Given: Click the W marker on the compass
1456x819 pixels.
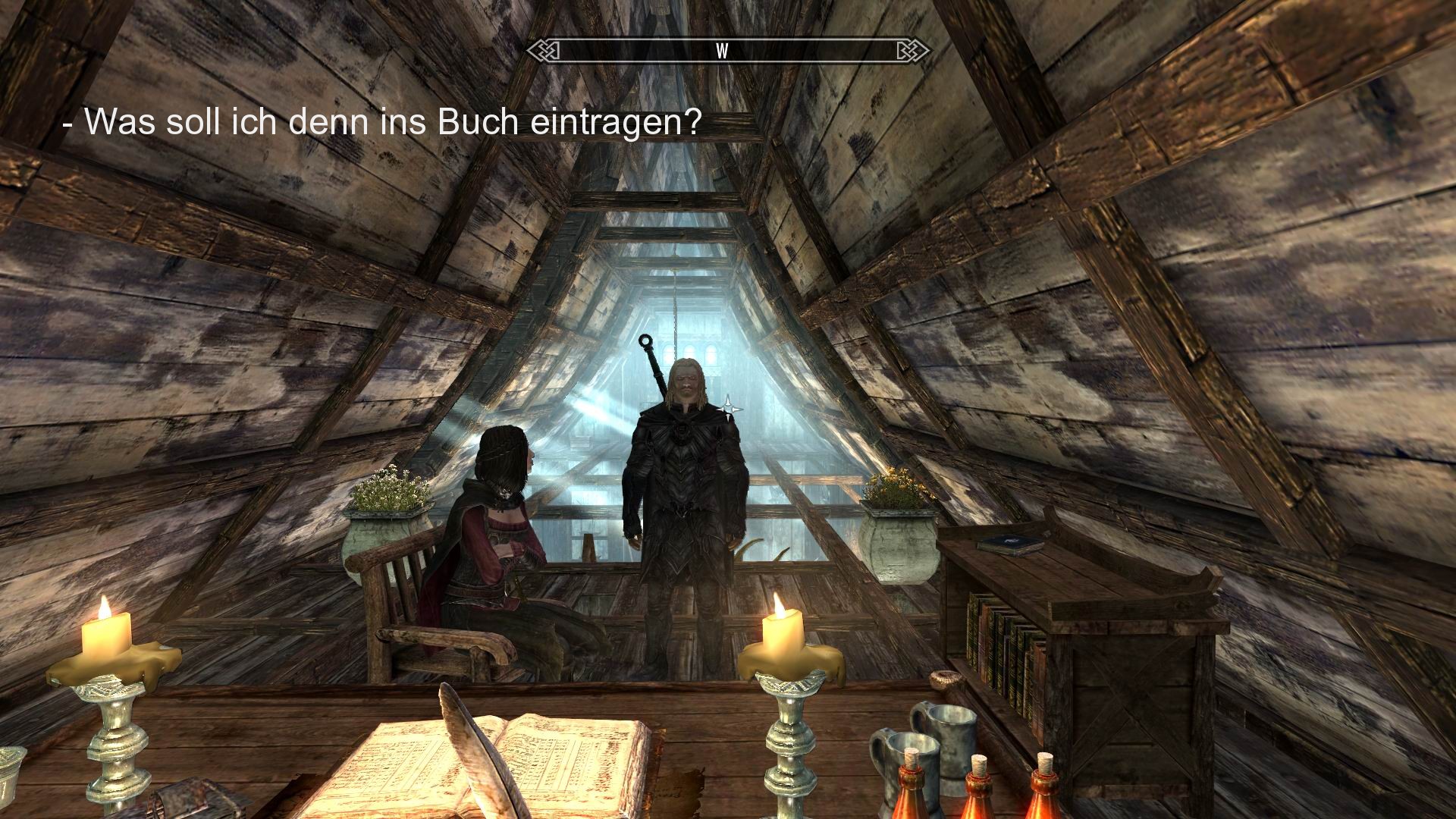Looking at the screenshot, I should pyautogui.click(x=721, y=50).
